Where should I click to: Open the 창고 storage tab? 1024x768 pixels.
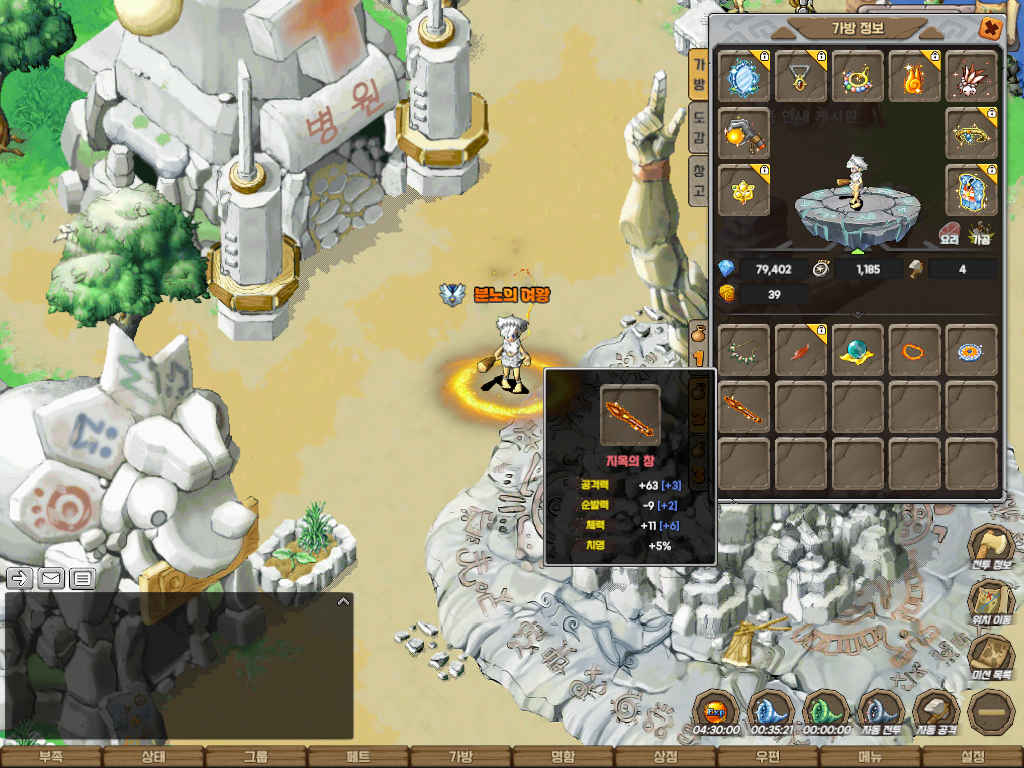coord(699,180)
